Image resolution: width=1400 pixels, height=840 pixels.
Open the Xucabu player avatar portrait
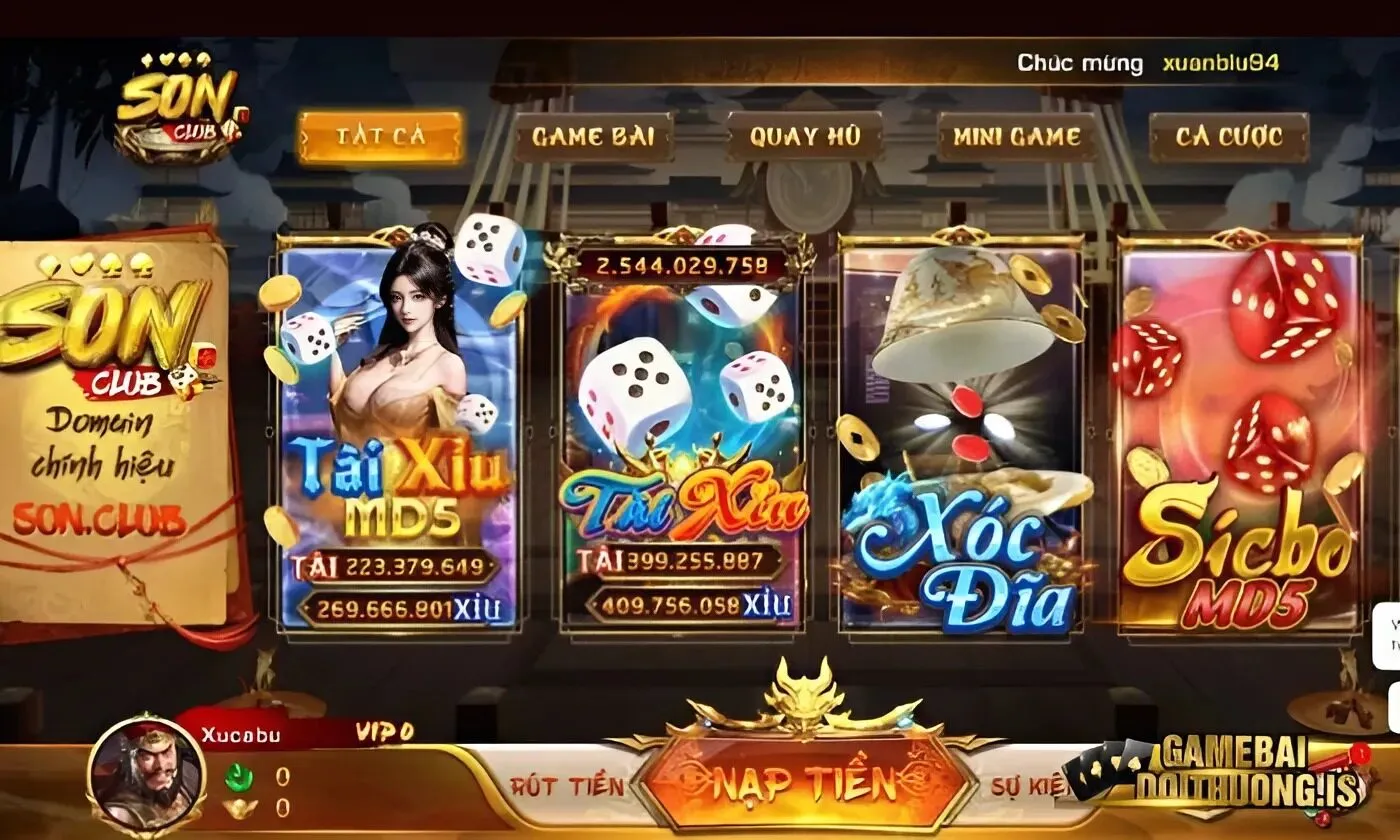point(145,780)
